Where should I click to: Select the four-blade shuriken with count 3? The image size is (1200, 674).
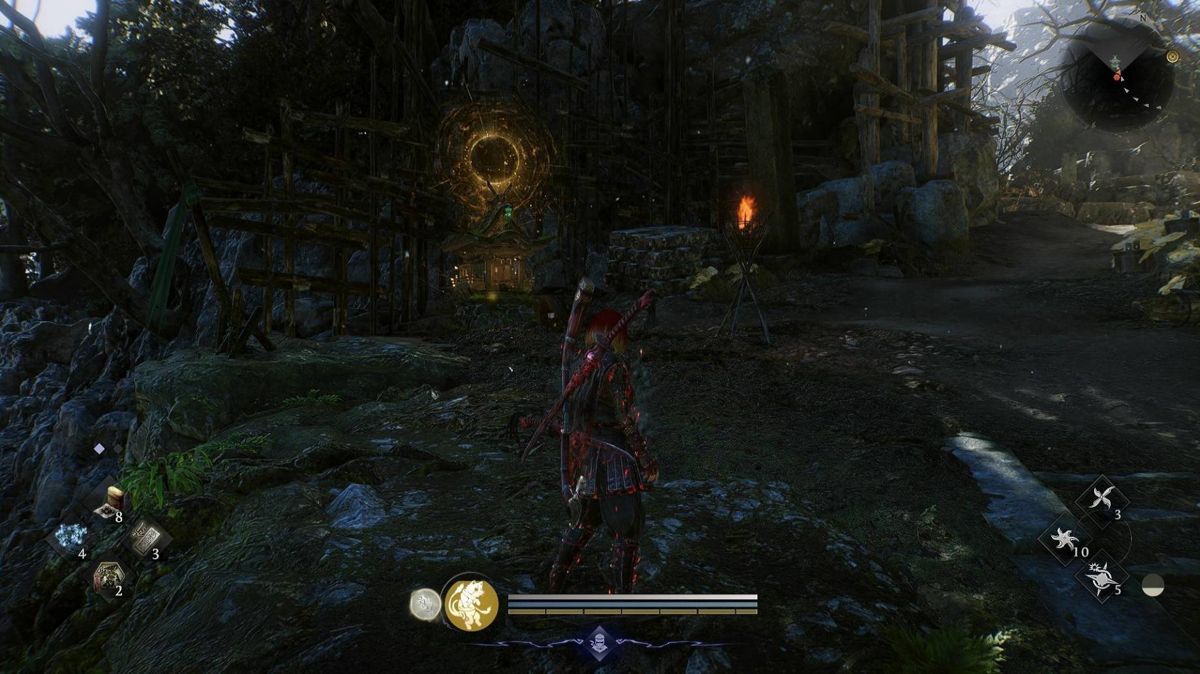pos(1101,500)
